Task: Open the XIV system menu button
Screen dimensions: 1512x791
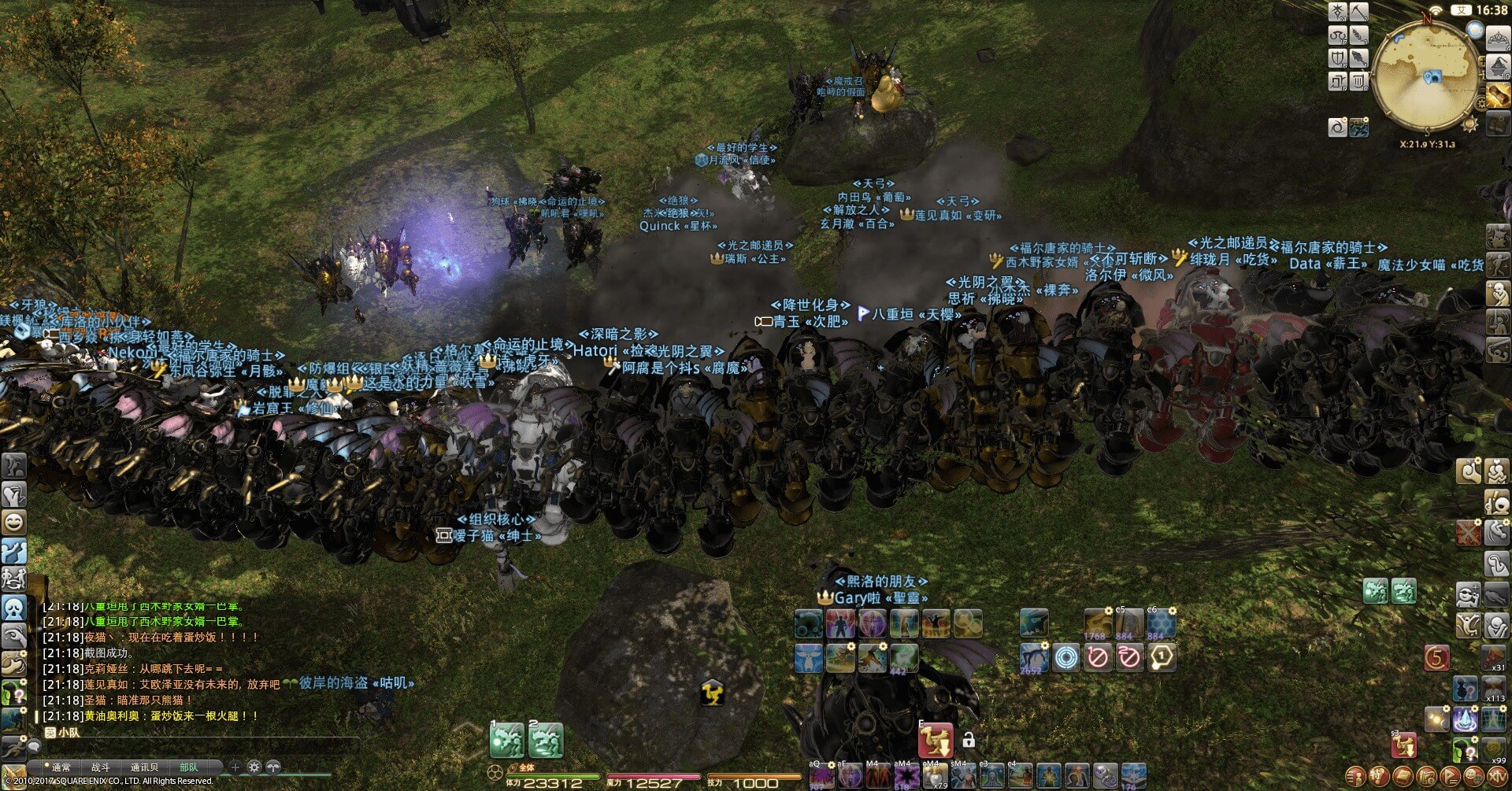Action: coord(1496,776)
